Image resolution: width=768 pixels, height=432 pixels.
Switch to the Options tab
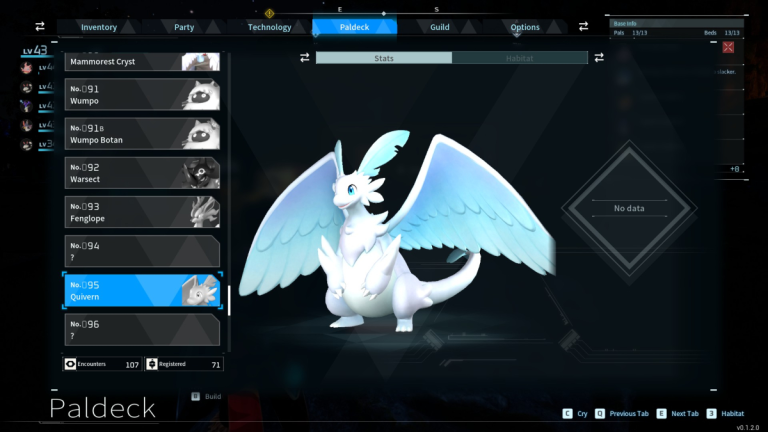tap(525, 27)
